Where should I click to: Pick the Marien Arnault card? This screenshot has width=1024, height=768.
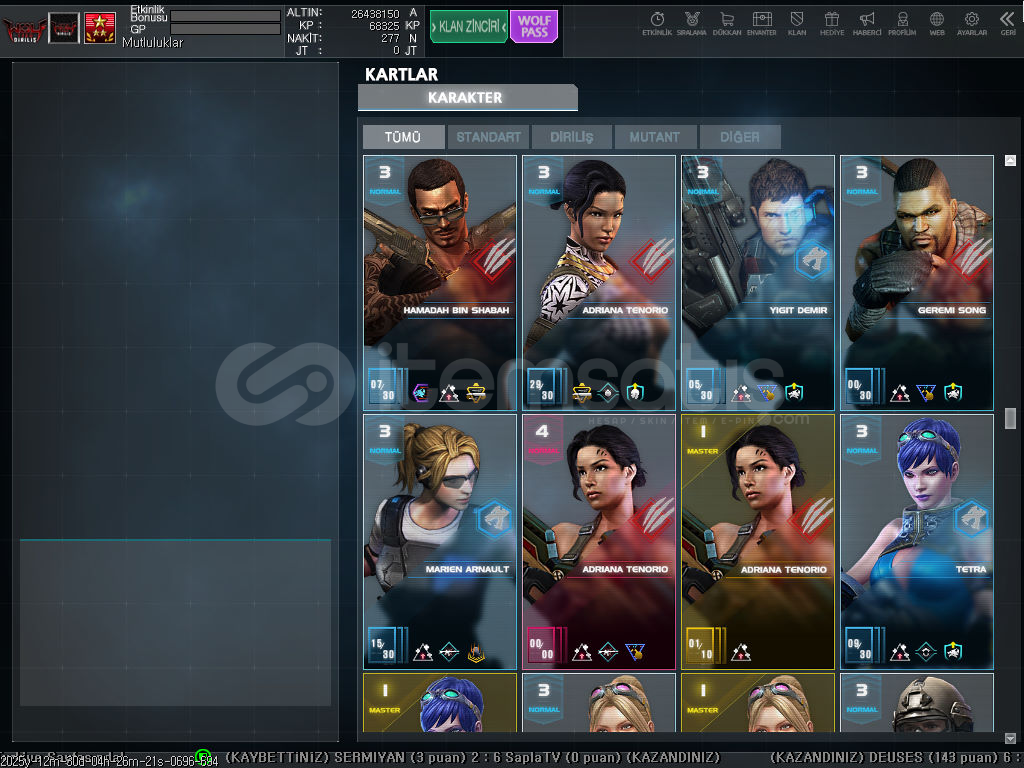(x=440, y=541)
